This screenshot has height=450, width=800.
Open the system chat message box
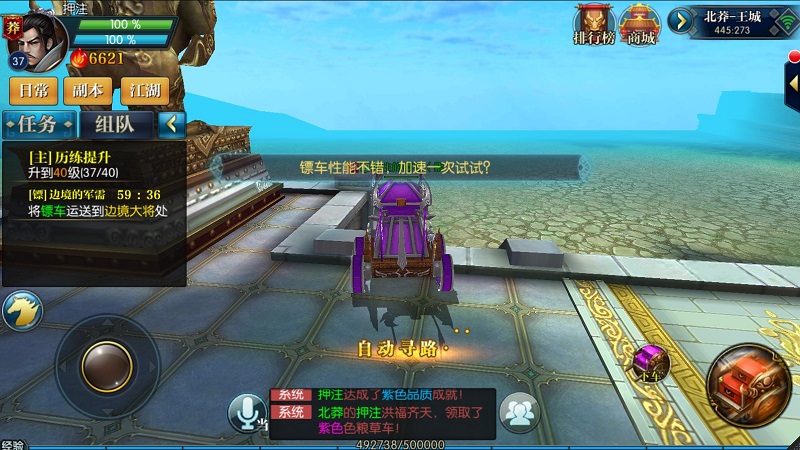pyautogui.click(x=382, y=413)
